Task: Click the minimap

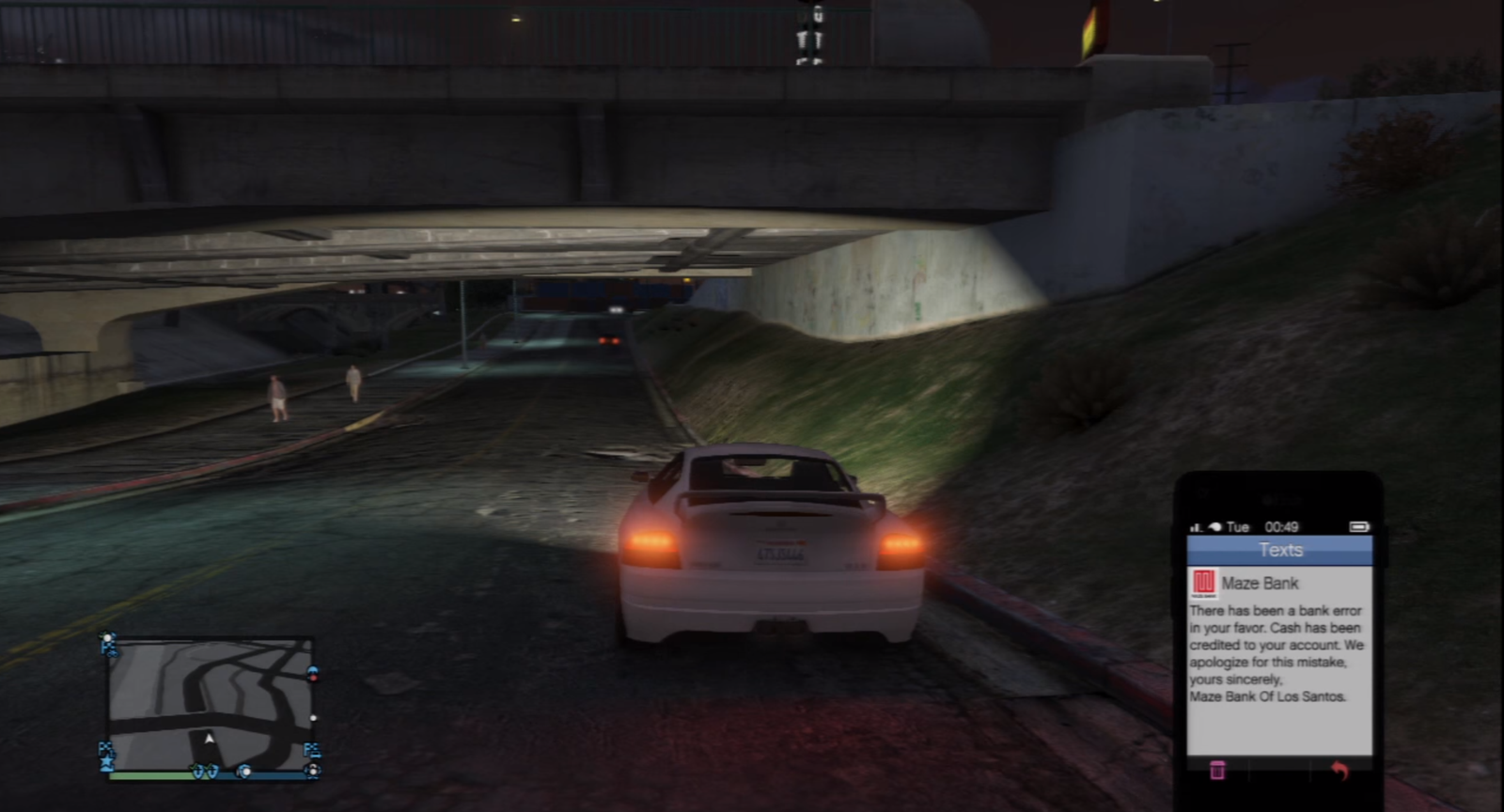Action: click(210, 703)
